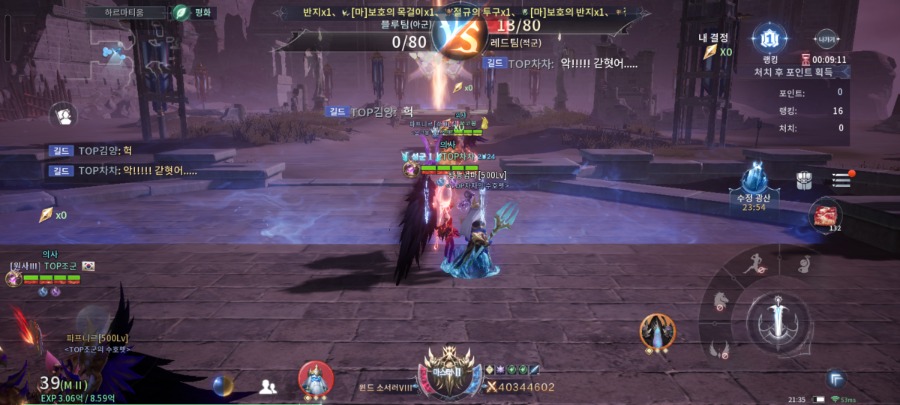Open the list menu with red notification dot
The width and height of the screenshot is (900, 405).
(840, 180)
